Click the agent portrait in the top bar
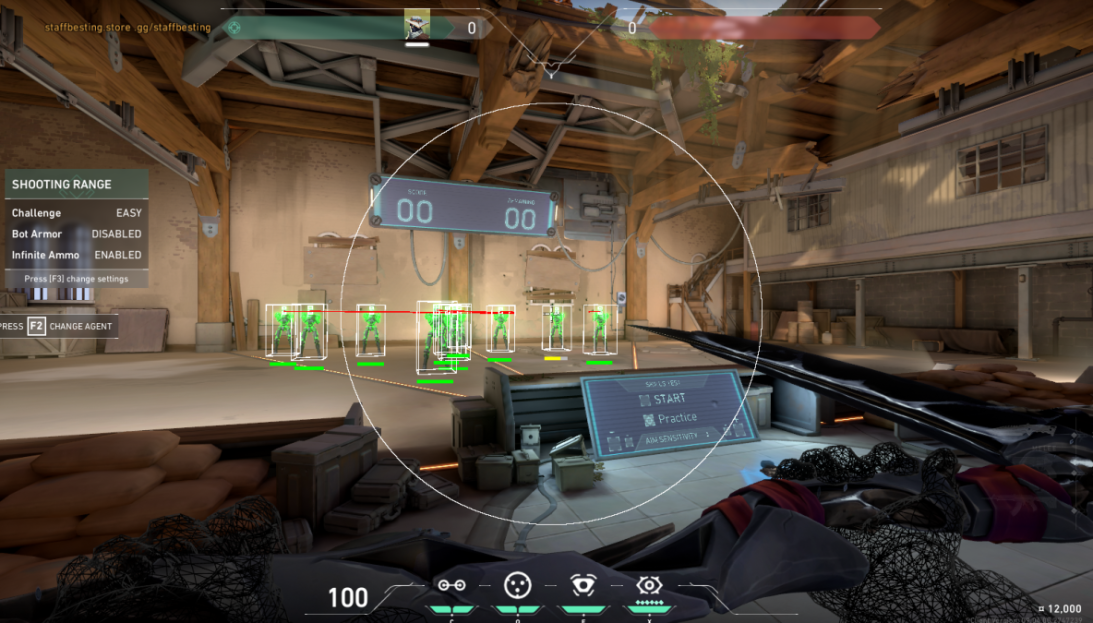Image resolution: width=1093 pixels, height=623 pixels. click(x=417, y=24)
